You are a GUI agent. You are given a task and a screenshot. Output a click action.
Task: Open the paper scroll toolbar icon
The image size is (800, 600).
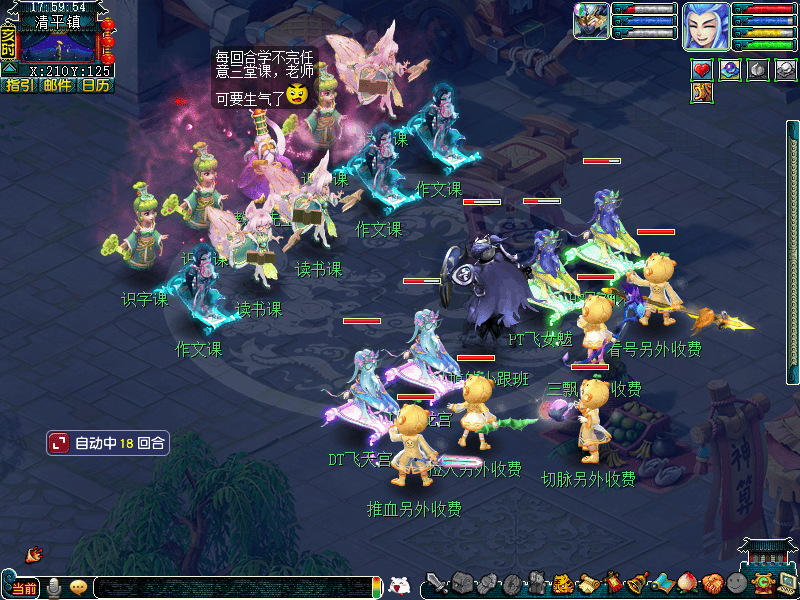click(589, 583)
